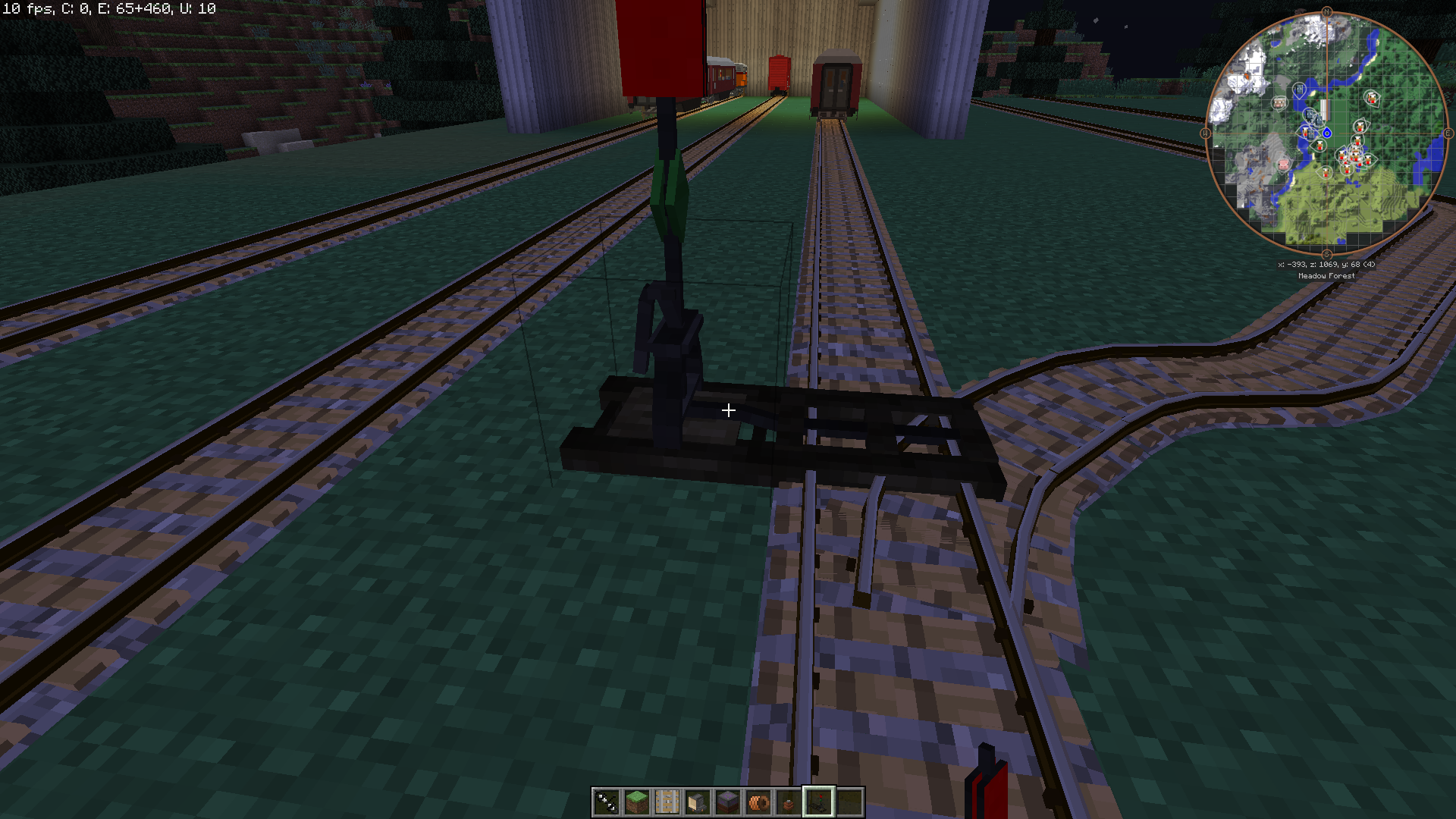Click the E compass marker on the minimap

point(1448,133)
